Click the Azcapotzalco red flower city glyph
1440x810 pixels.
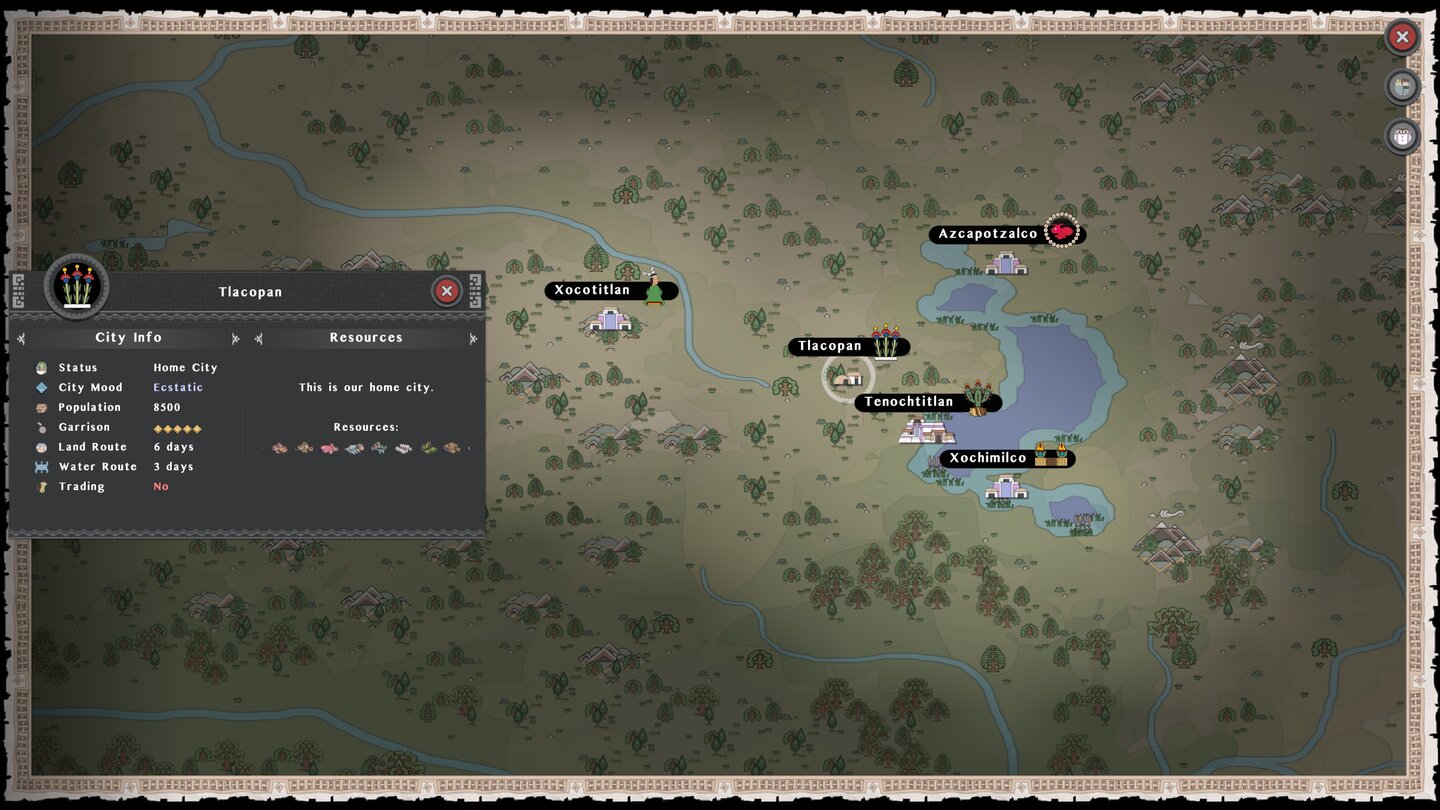1062,230
